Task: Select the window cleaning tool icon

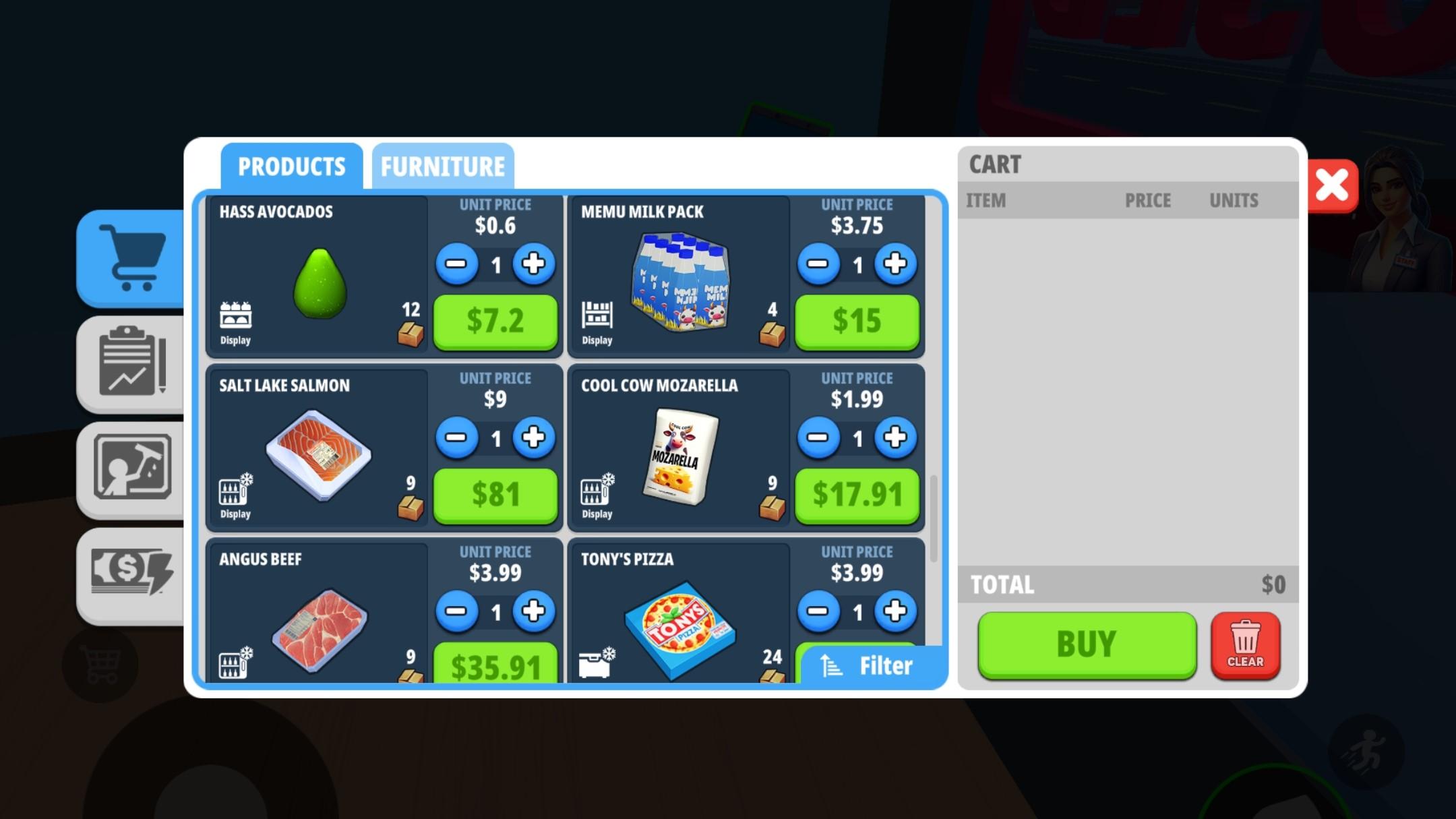Action: (x=131, y=468)
